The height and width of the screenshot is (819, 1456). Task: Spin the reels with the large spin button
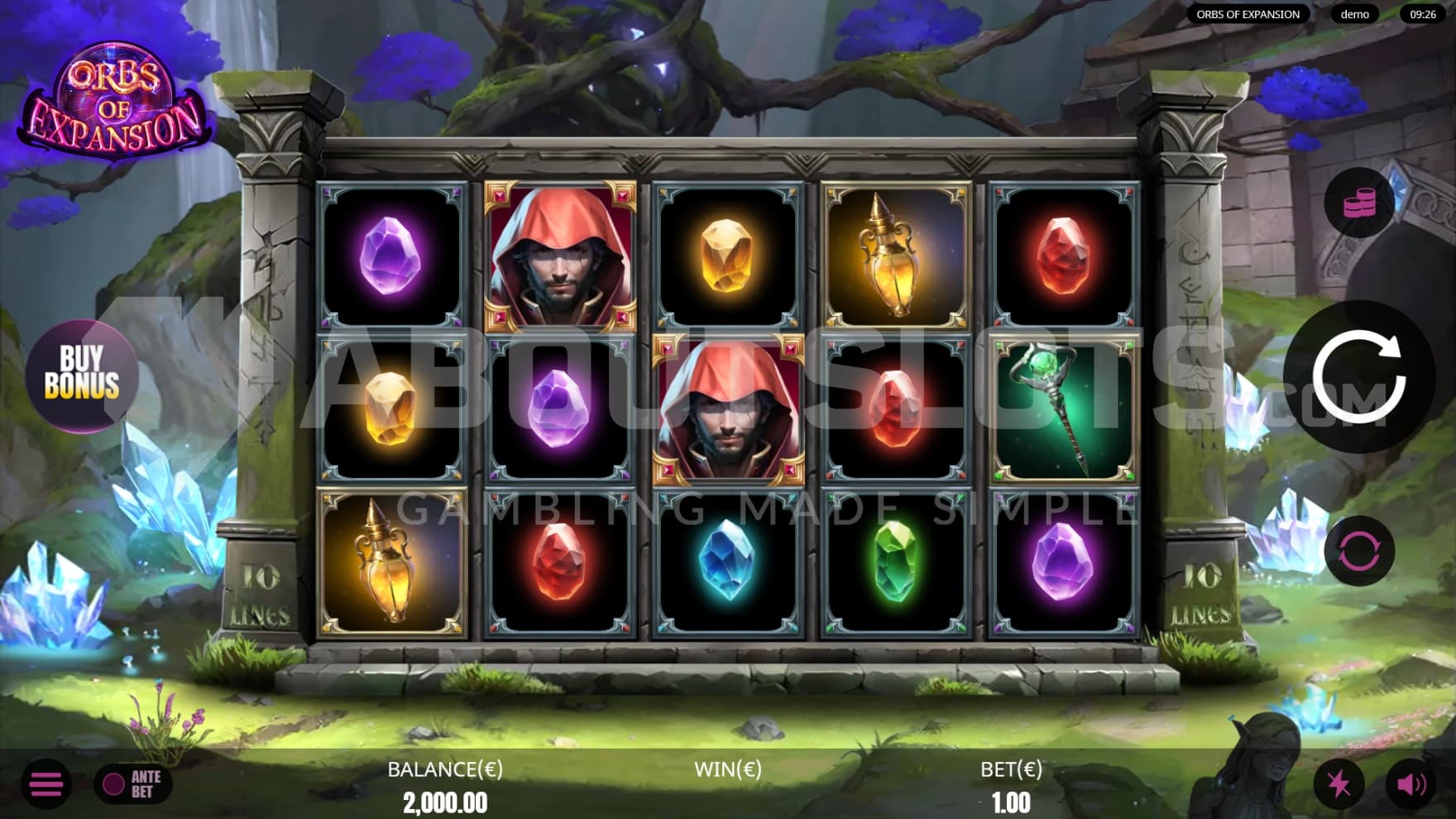1358,377
